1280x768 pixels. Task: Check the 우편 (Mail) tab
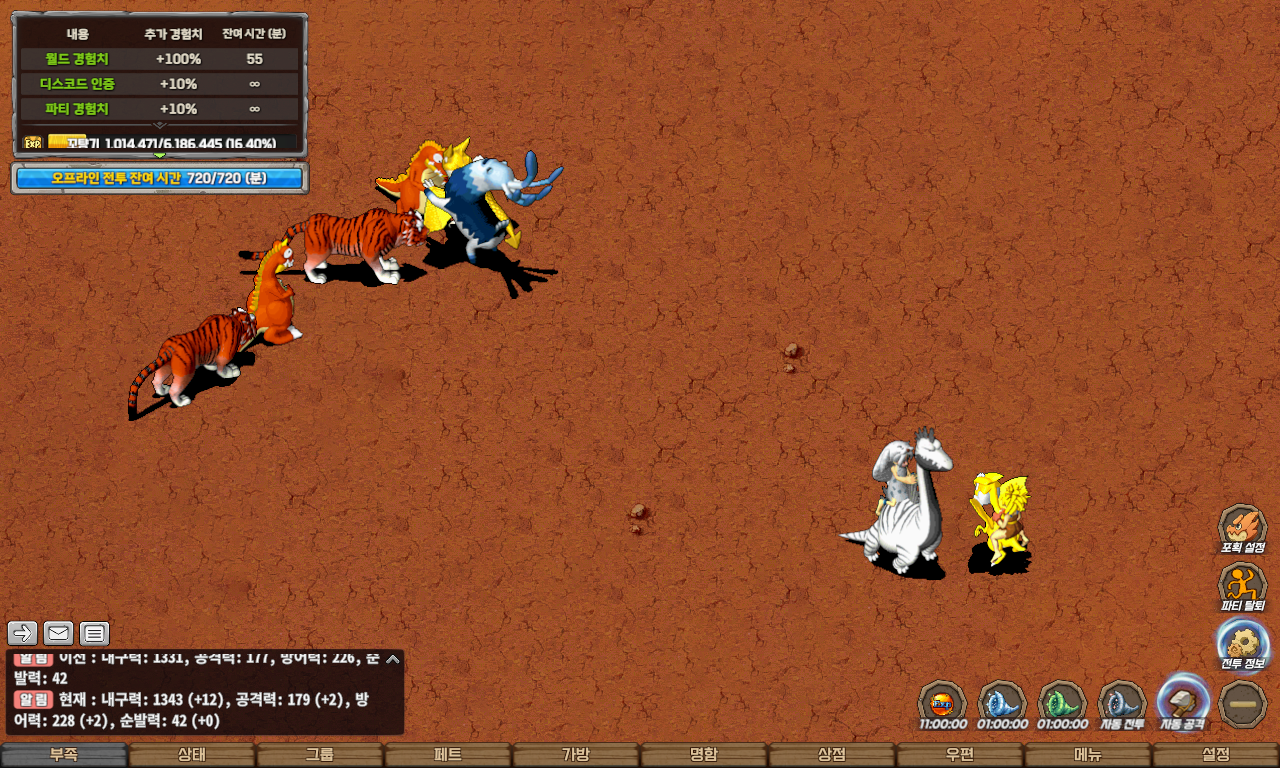[960, 755]
